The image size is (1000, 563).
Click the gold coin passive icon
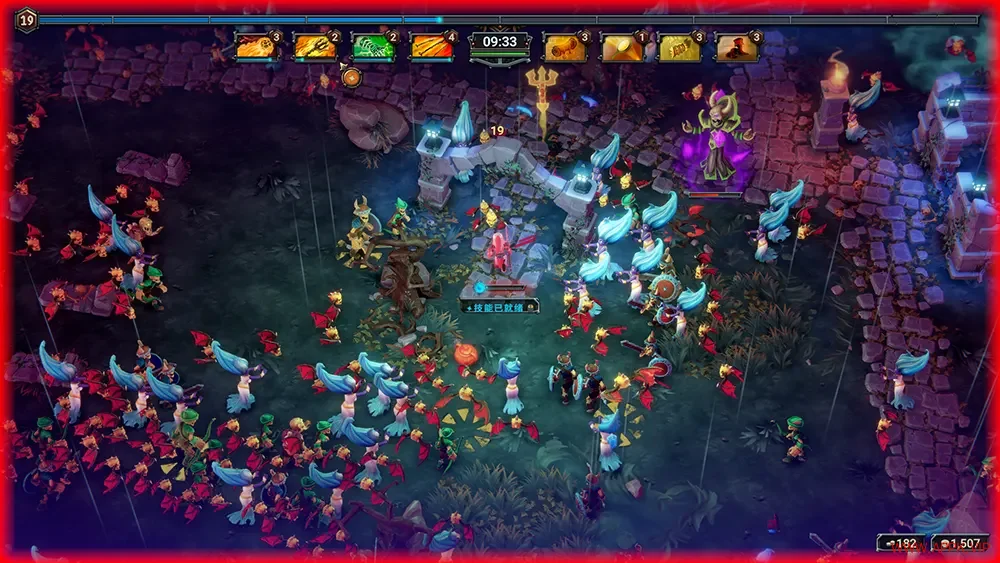point(622,46)
